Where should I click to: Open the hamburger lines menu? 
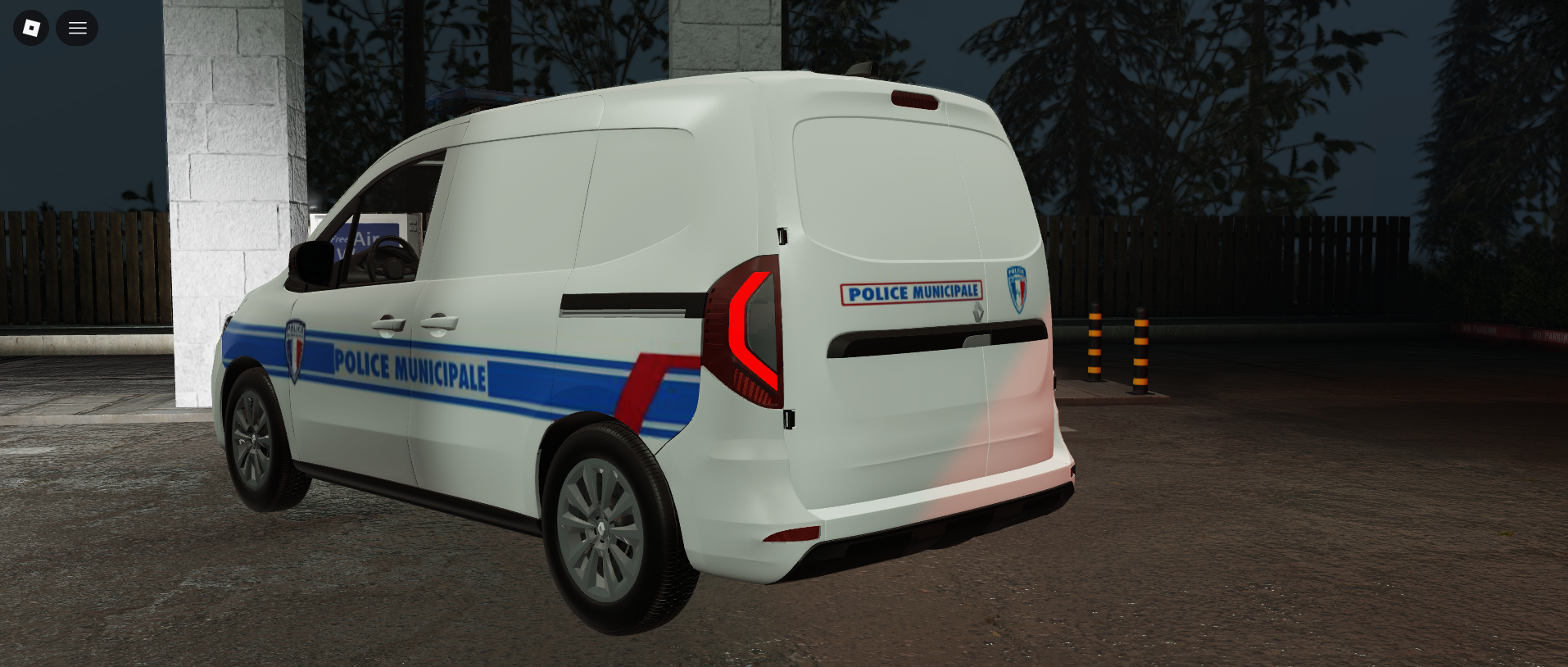[x=77, y=28]
